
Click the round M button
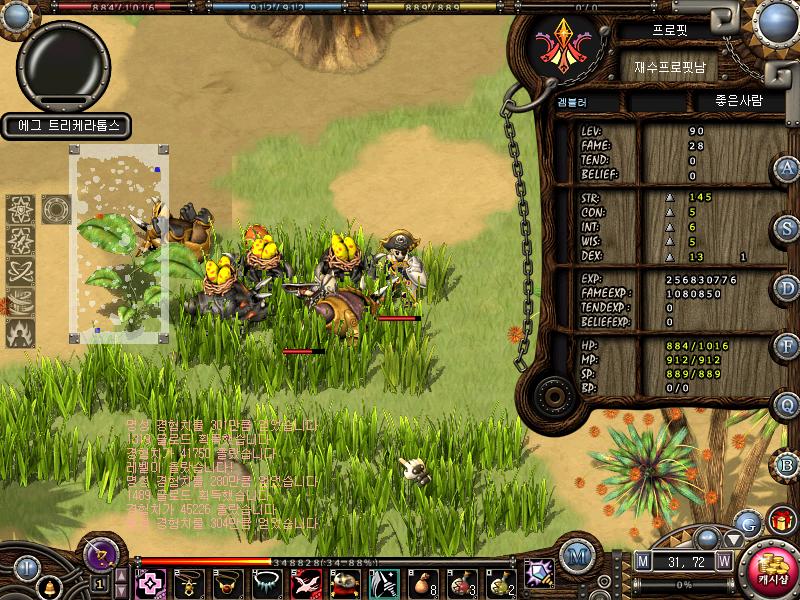point(576,555)
